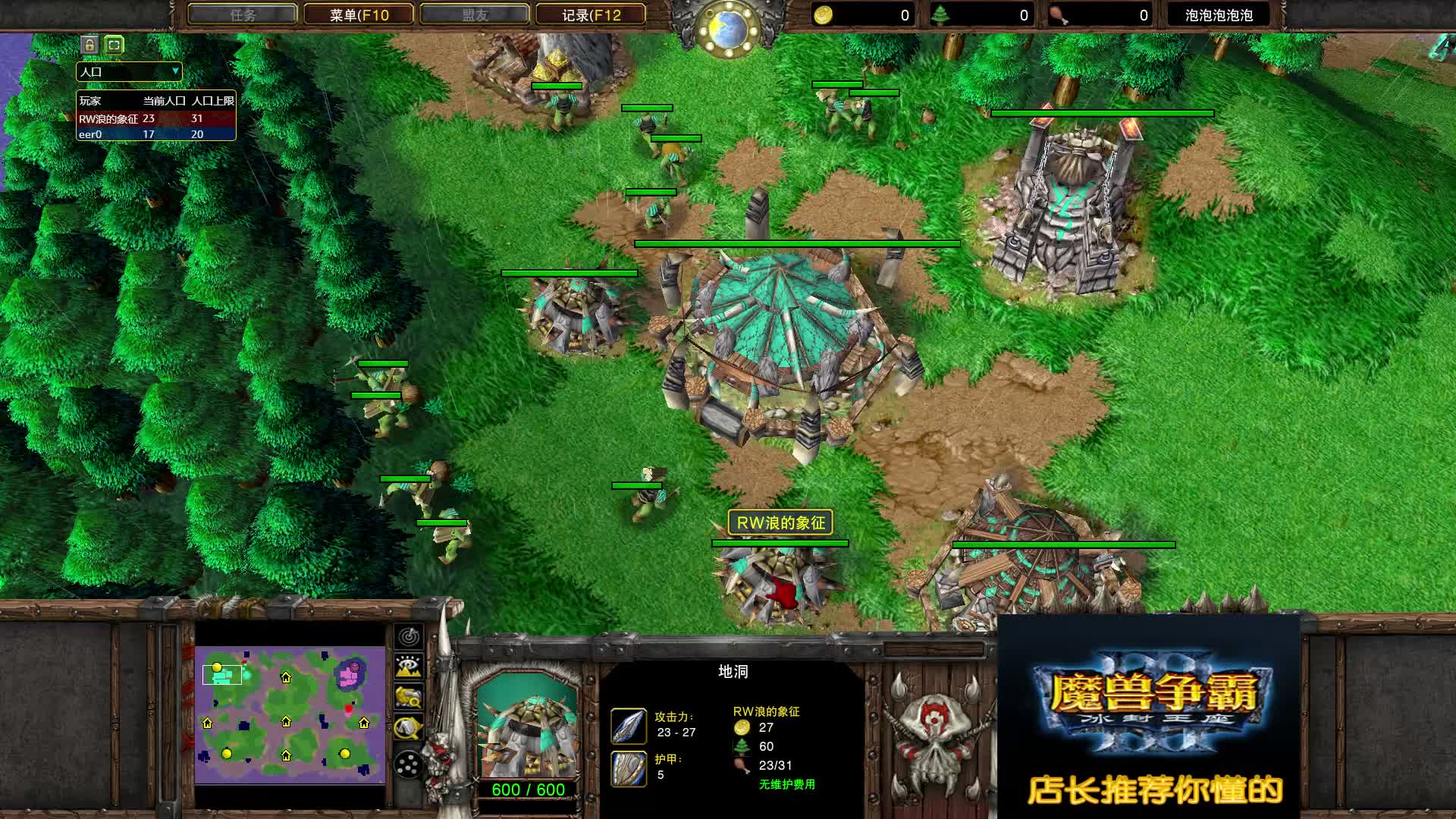Open the 记录(F12) menu
The image size is (1456, 819).
tap(588, 14)
